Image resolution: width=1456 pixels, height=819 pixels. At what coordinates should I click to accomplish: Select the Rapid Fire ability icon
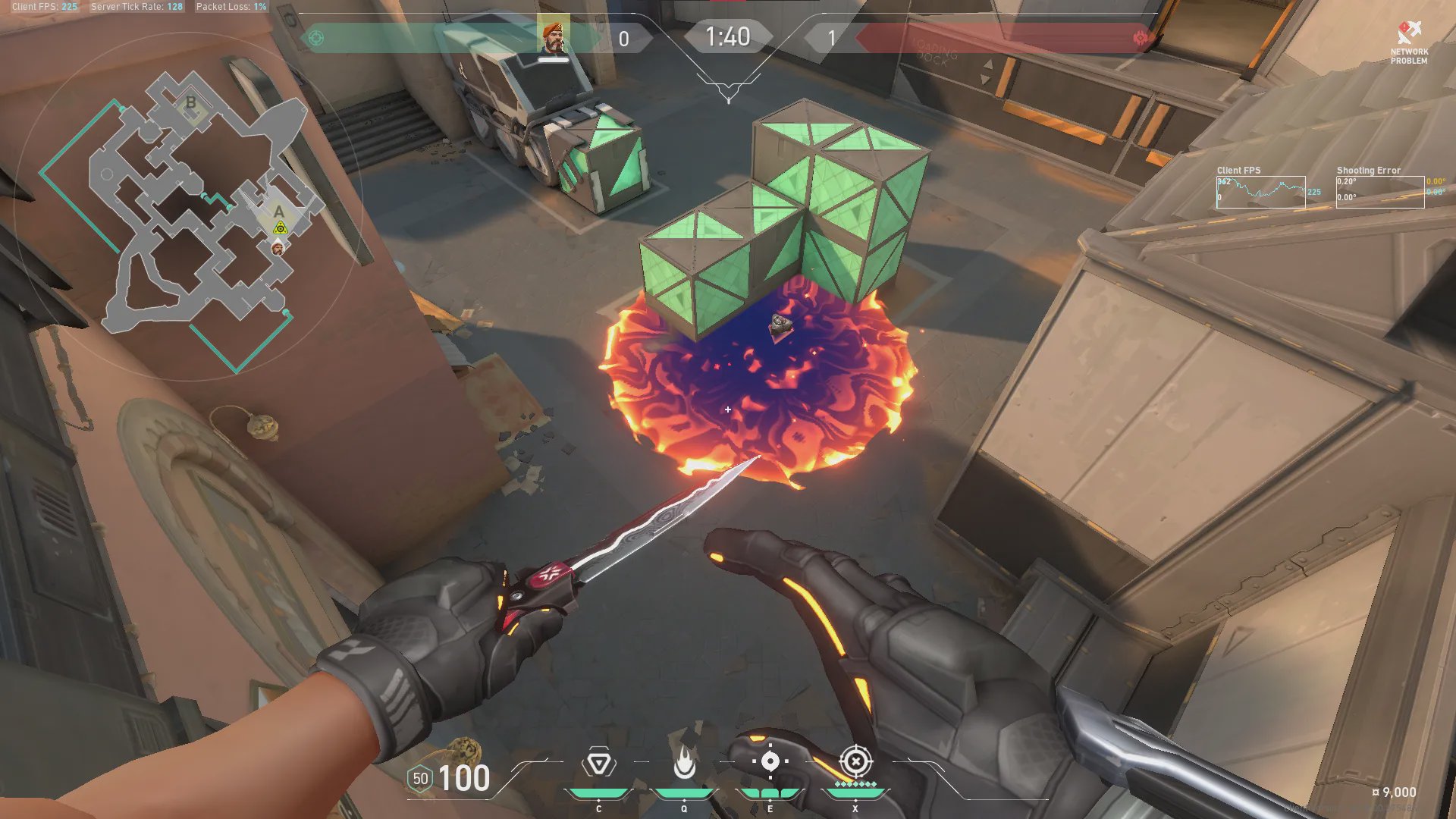598,763
